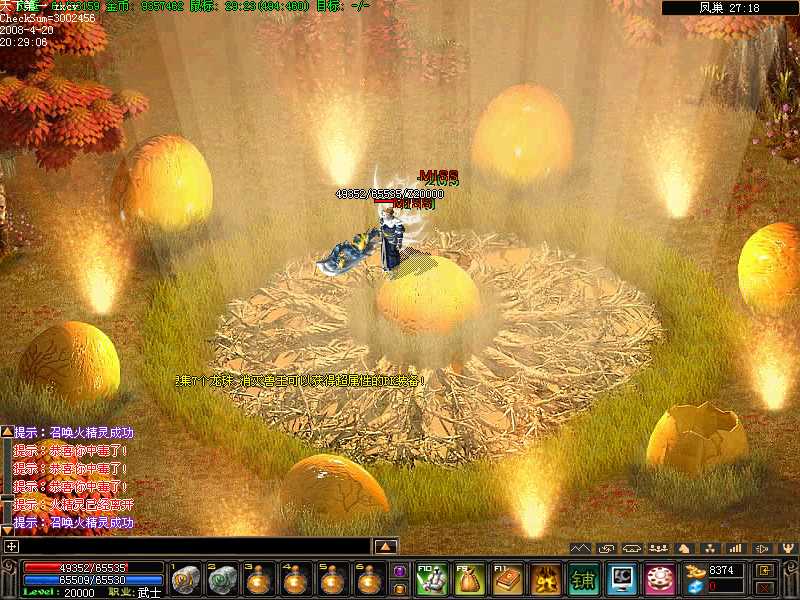Open the F11 skill book

click(x=508, y=579)
